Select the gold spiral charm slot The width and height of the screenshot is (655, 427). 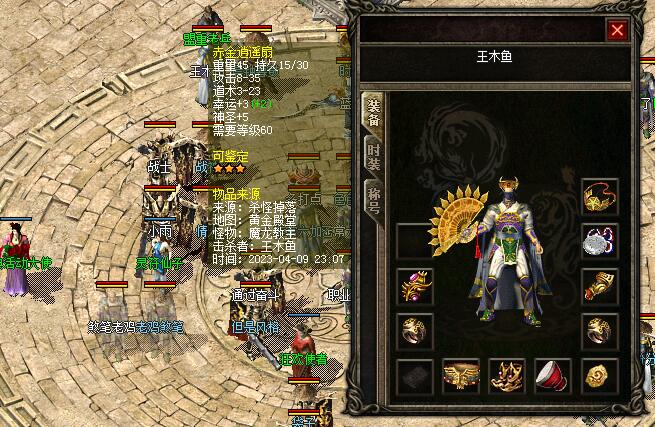pyautogui.click(x=600, y=376)
